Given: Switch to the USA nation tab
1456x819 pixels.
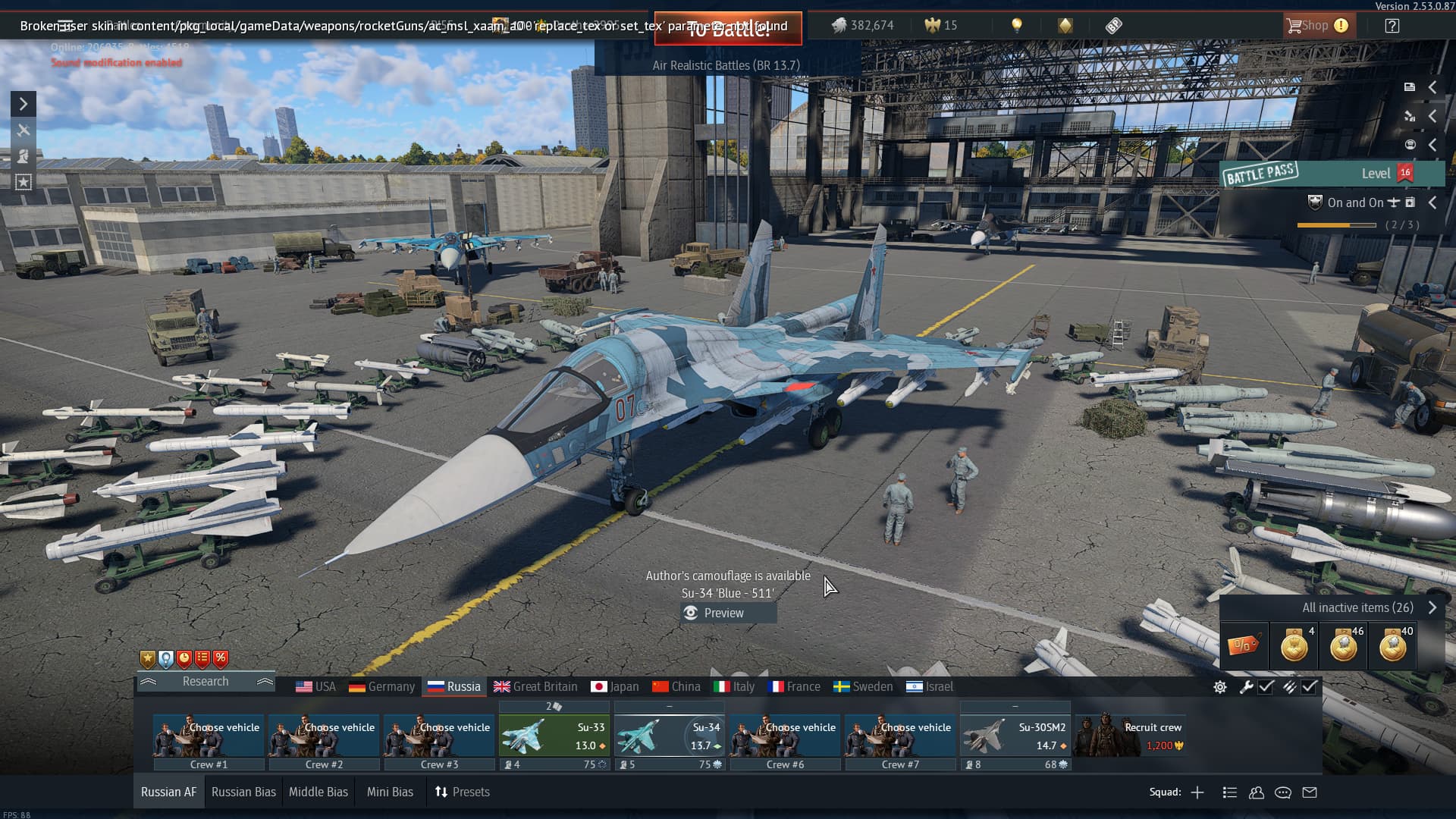Looking at the screenshot, I should (315, 686).
